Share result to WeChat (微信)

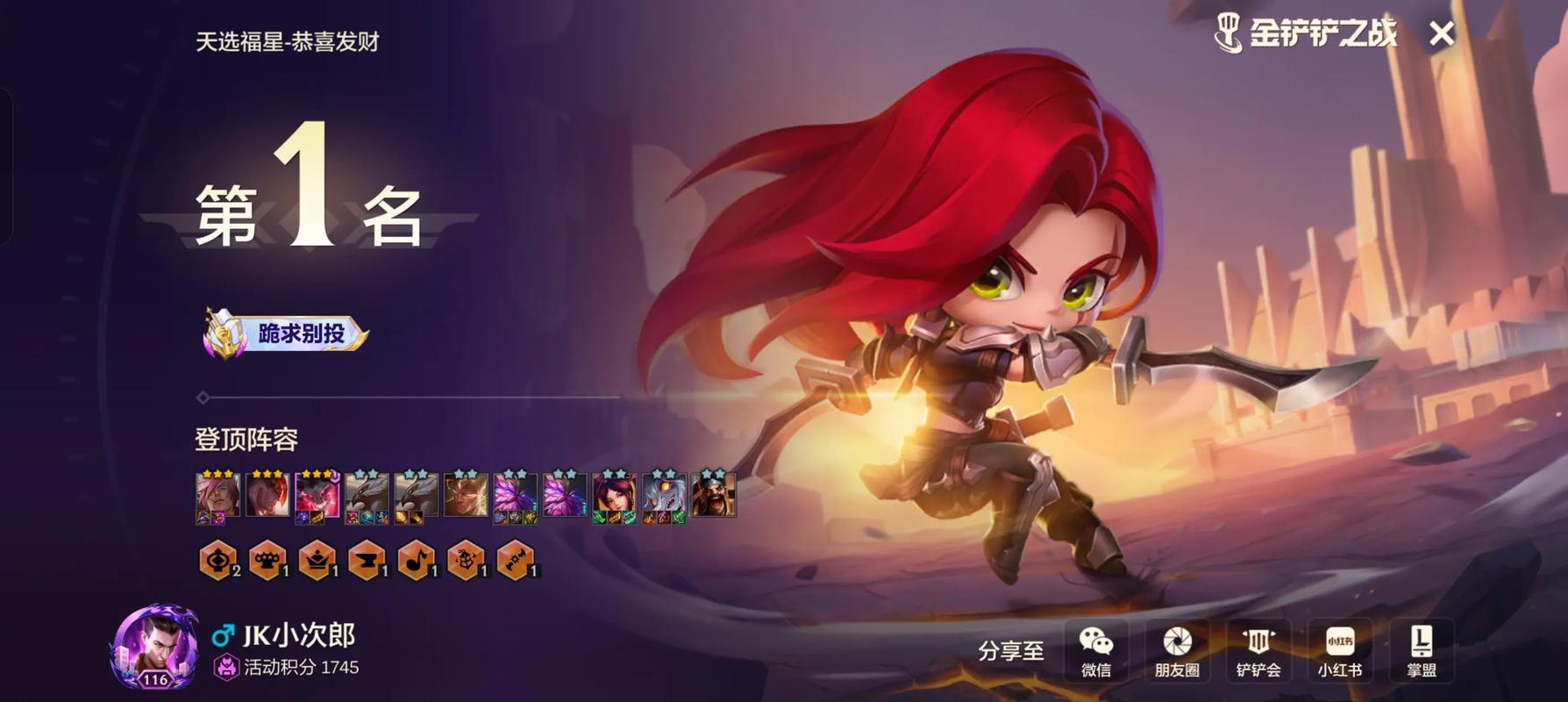click(1095, 650)
